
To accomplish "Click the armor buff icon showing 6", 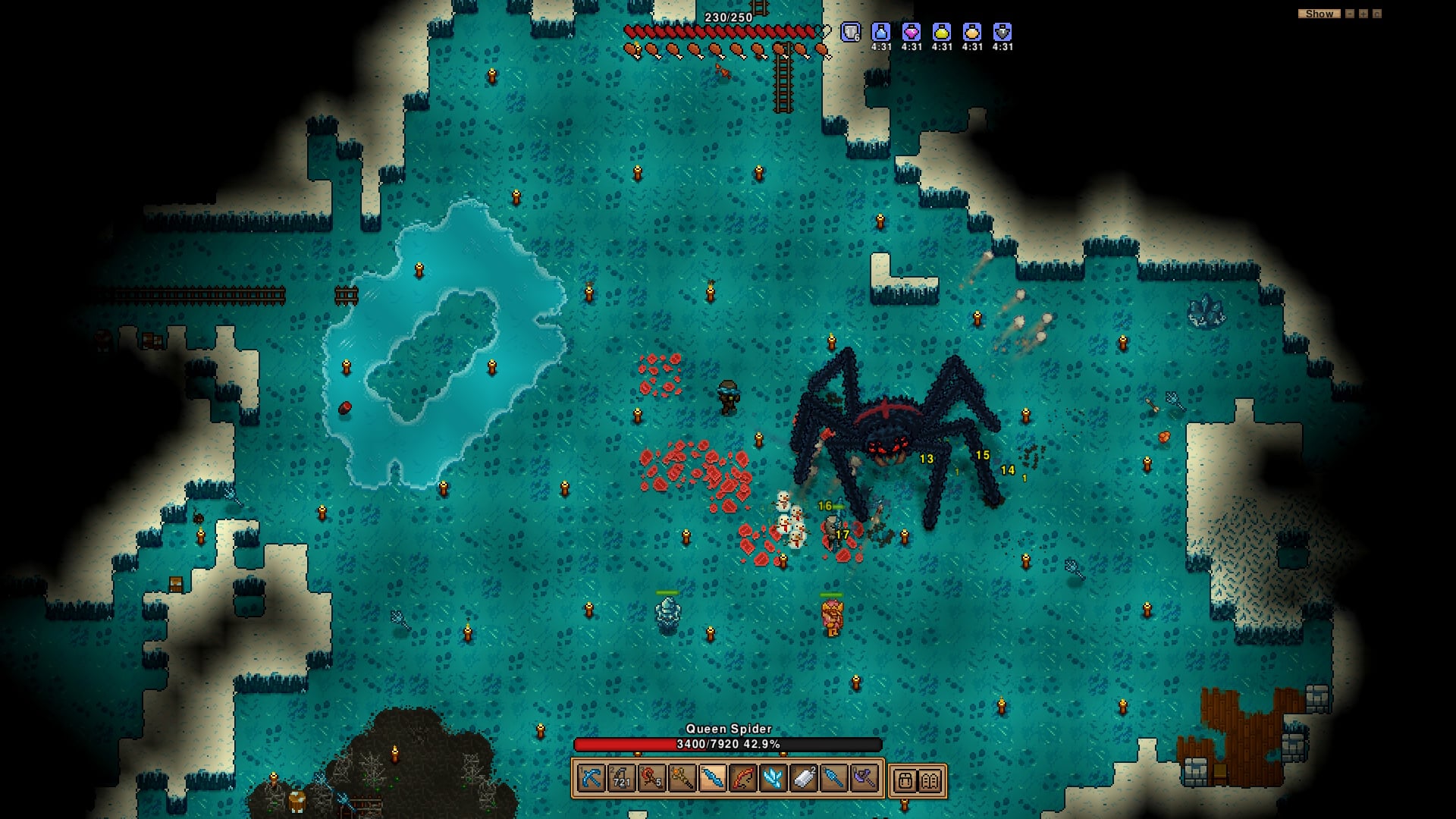I will (x=851, y=33).
